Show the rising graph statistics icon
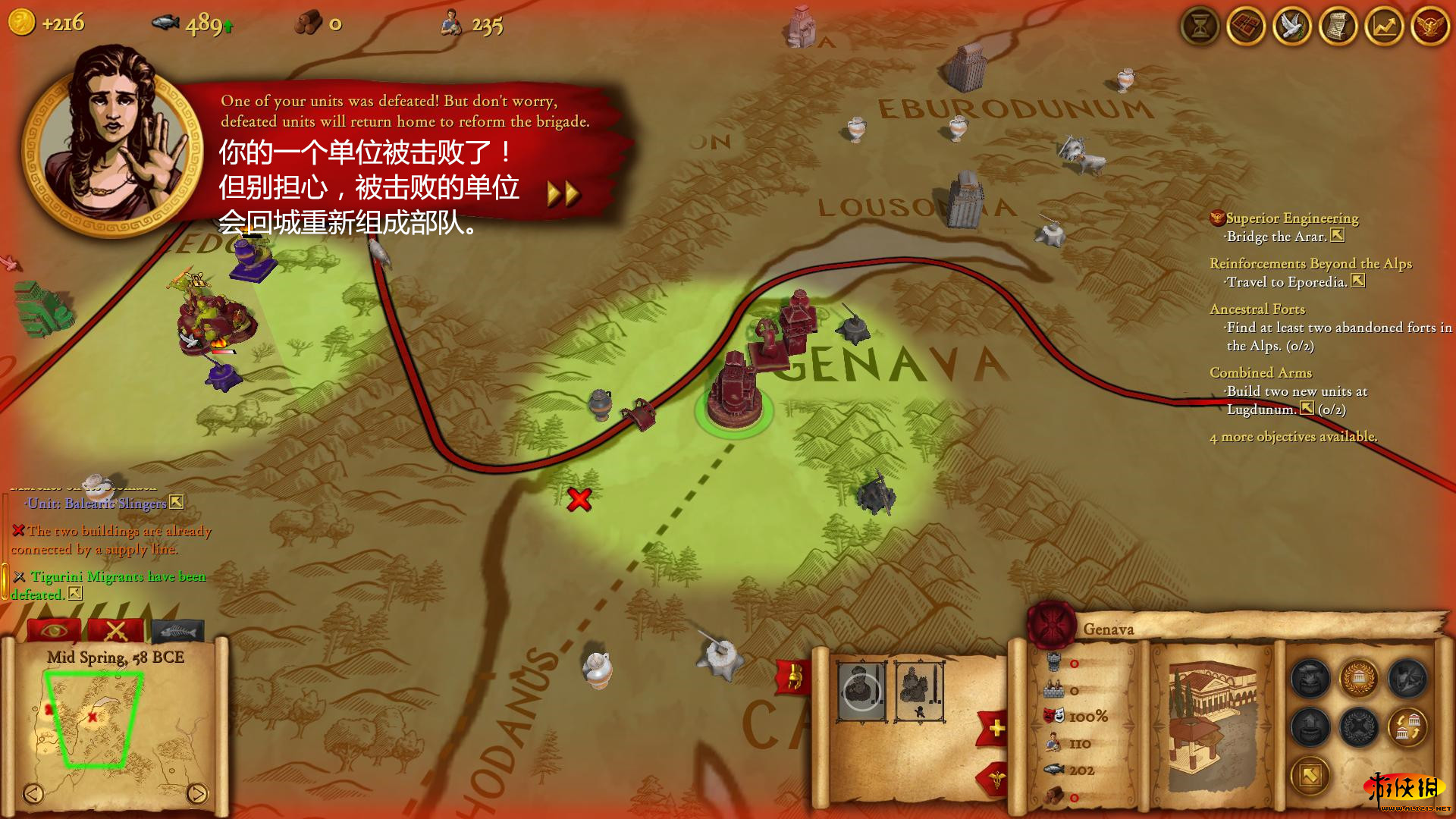The width and height of the screenshot is (1456, 819). click(x=1385, y=27)
